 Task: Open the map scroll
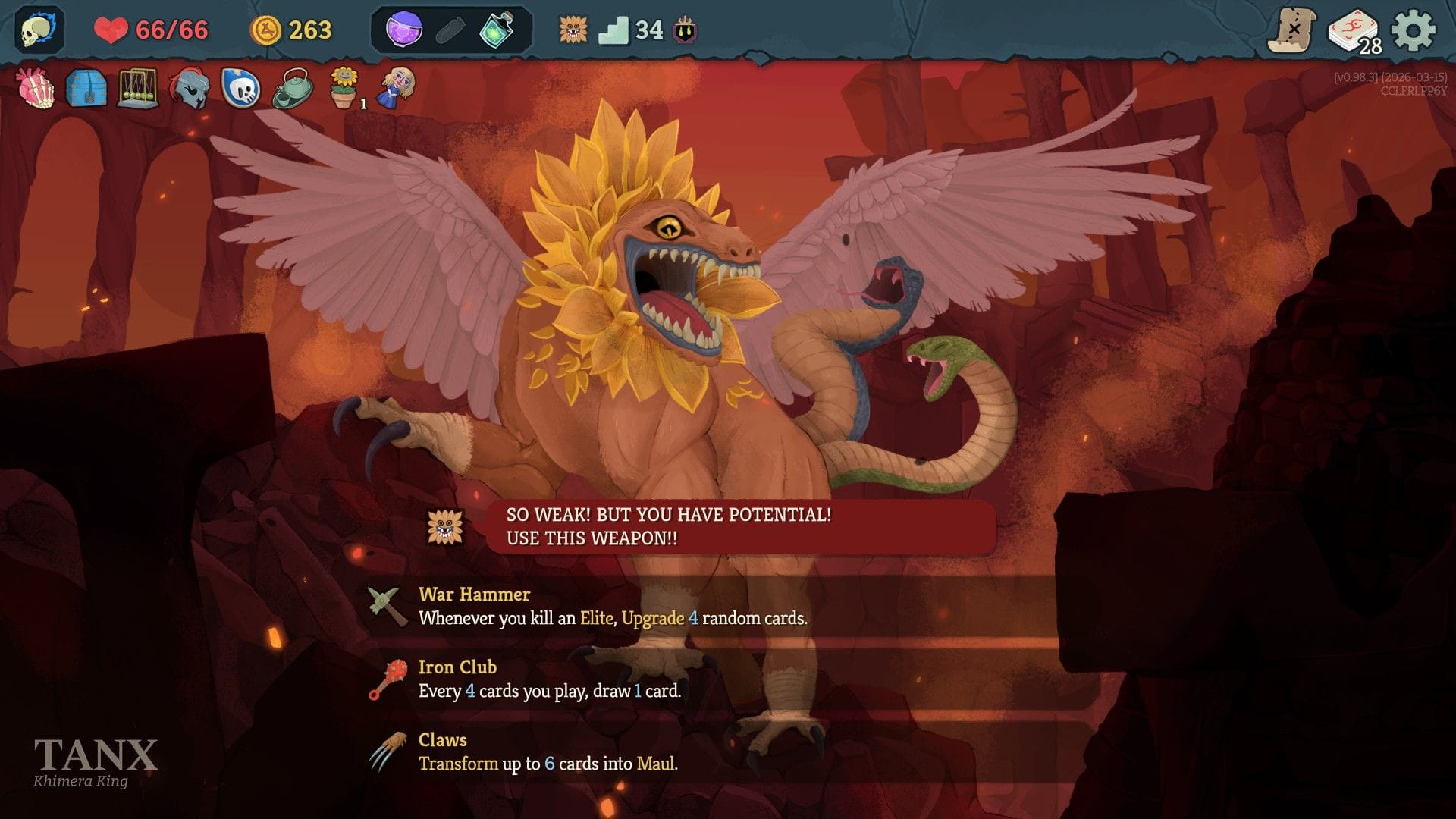[x=1291, y=30]
